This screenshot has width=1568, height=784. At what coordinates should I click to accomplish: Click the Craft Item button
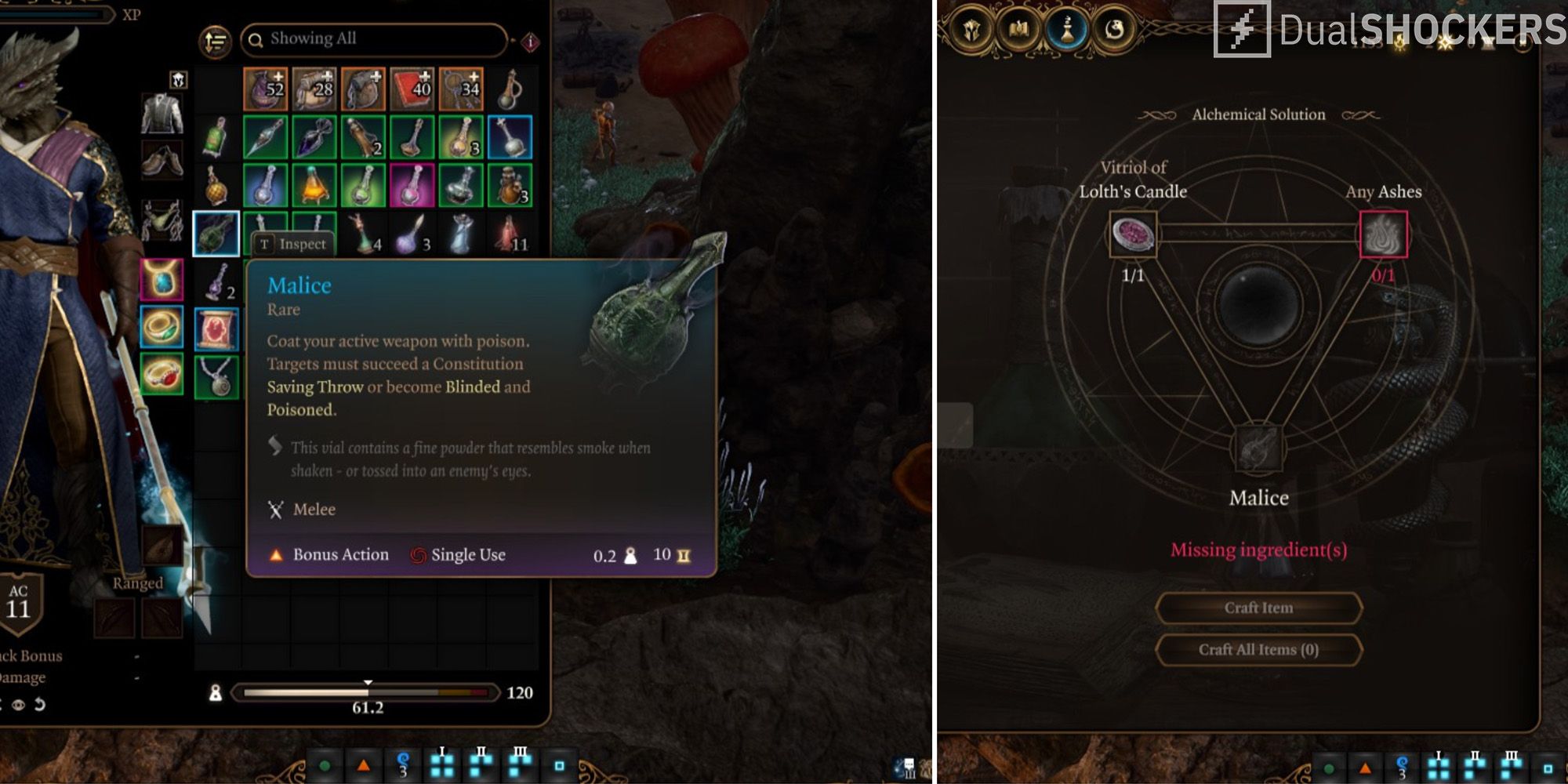(1259, 609)
